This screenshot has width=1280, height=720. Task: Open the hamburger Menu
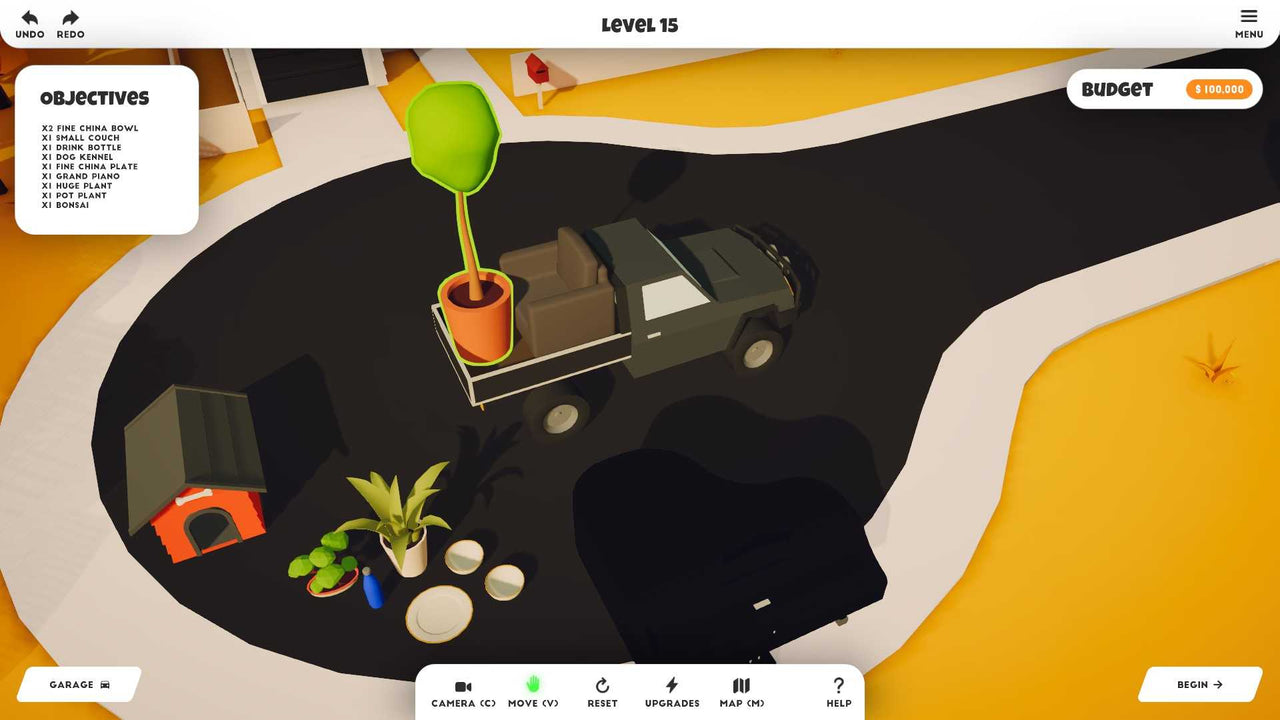pyautogui.click(x=1248, y=17)
